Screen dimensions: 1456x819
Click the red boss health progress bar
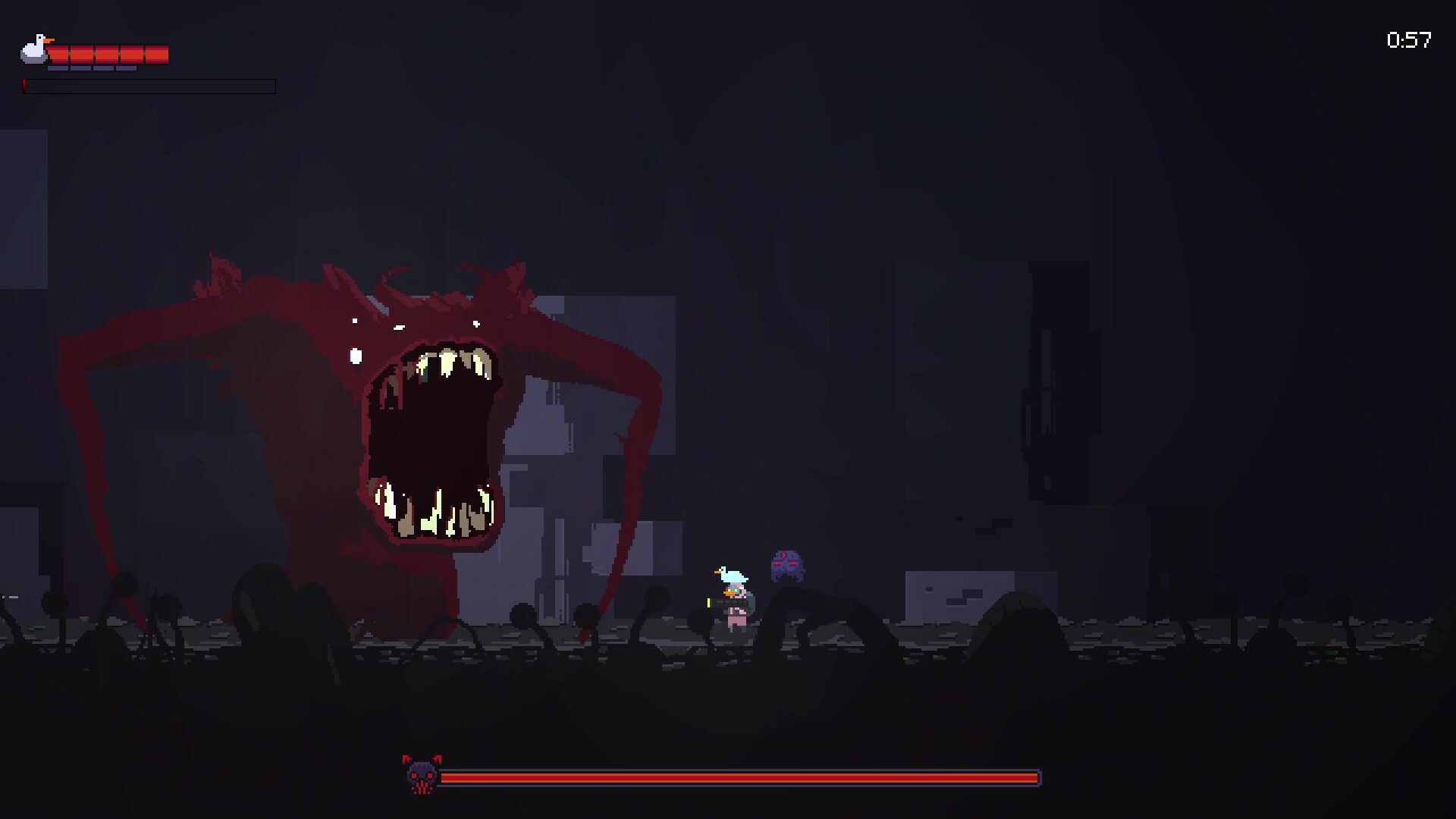pyautogui.click(x=739, y=777)
